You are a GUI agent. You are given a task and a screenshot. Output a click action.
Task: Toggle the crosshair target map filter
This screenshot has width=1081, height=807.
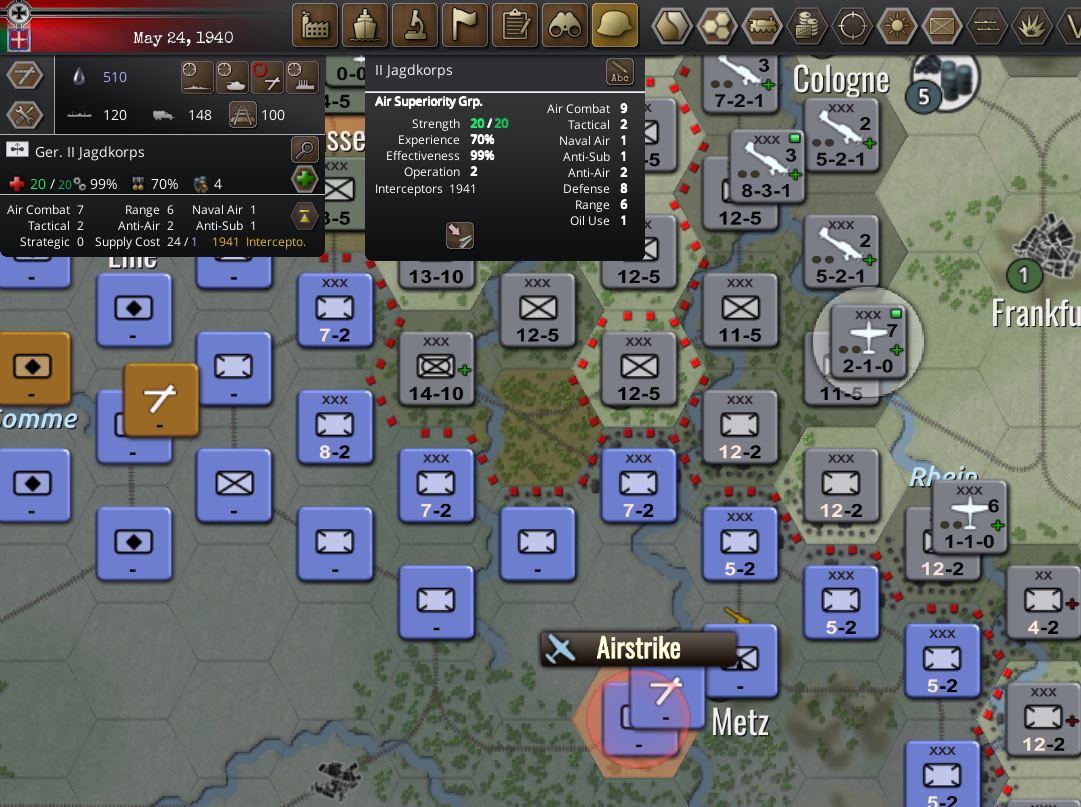pos(852,25)
